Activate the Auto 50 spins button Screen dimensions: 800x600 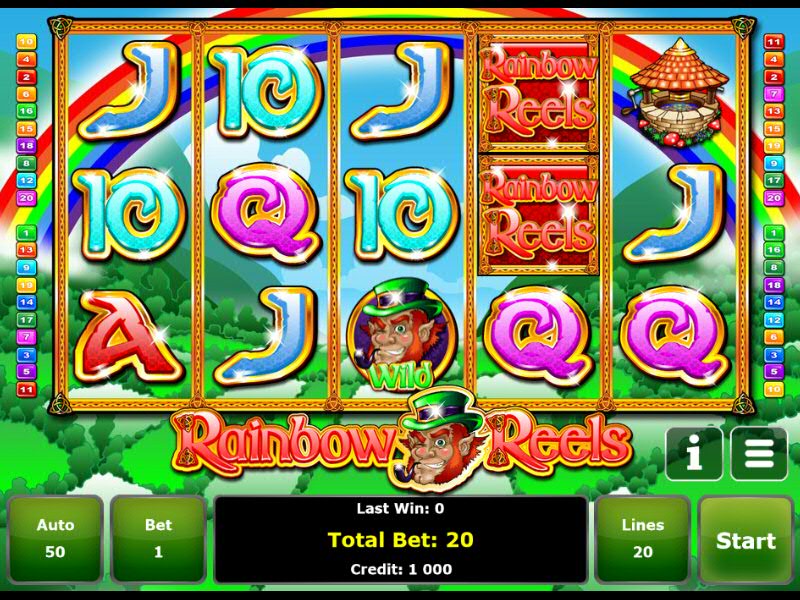[x=55, y=540]
